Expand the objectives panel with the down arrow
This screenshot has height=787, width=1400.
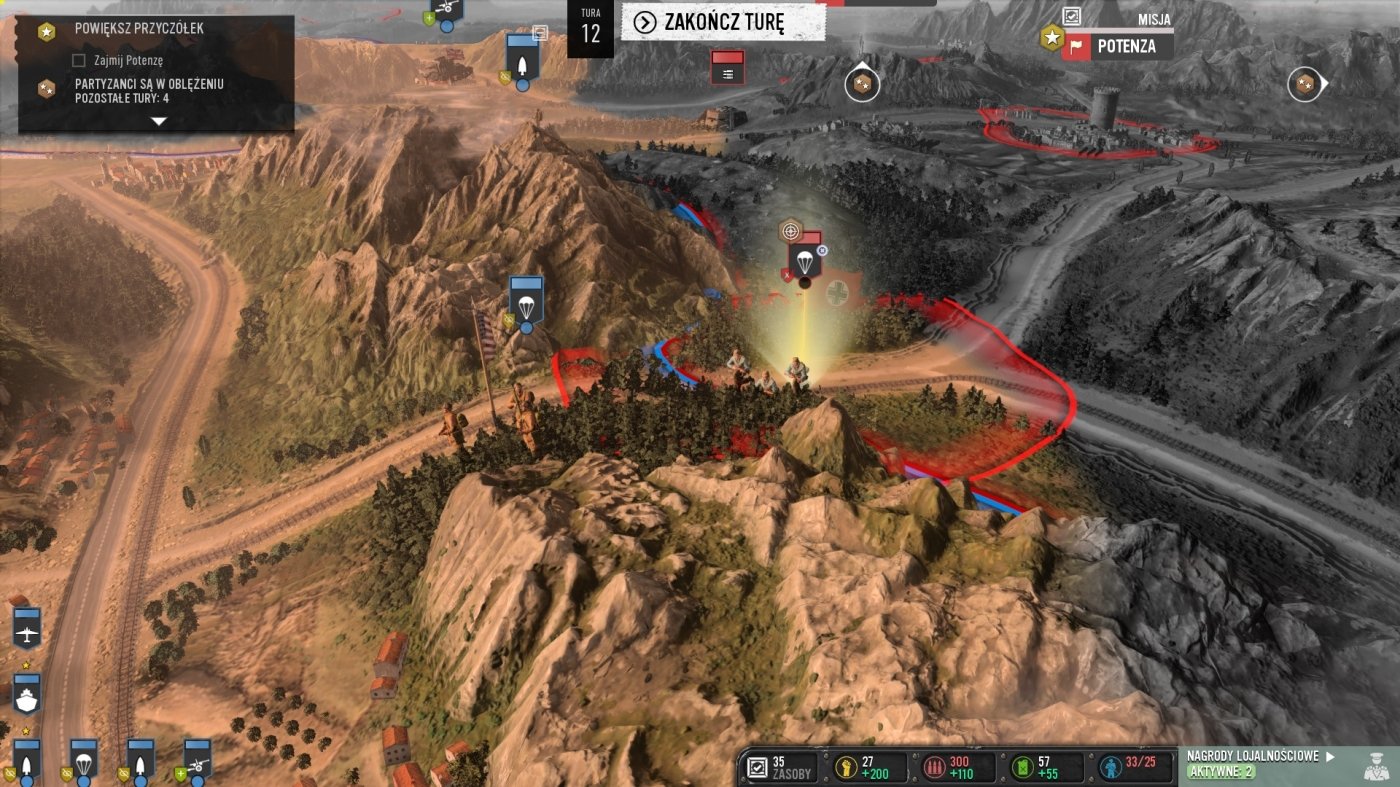click(158, 121)
